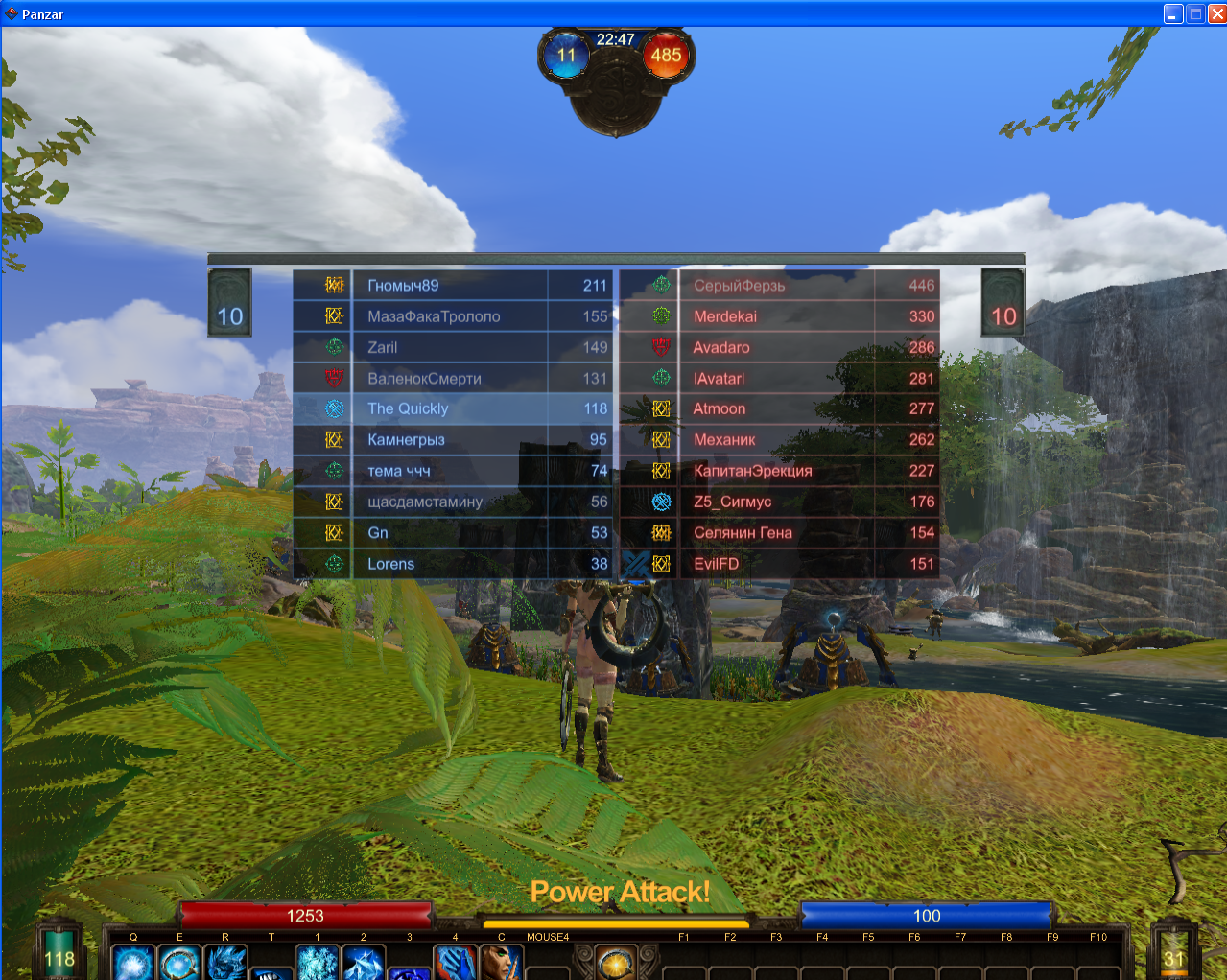
Task: Select СерыйФерзь at the top of red team
Action: [x=740, y=285]
